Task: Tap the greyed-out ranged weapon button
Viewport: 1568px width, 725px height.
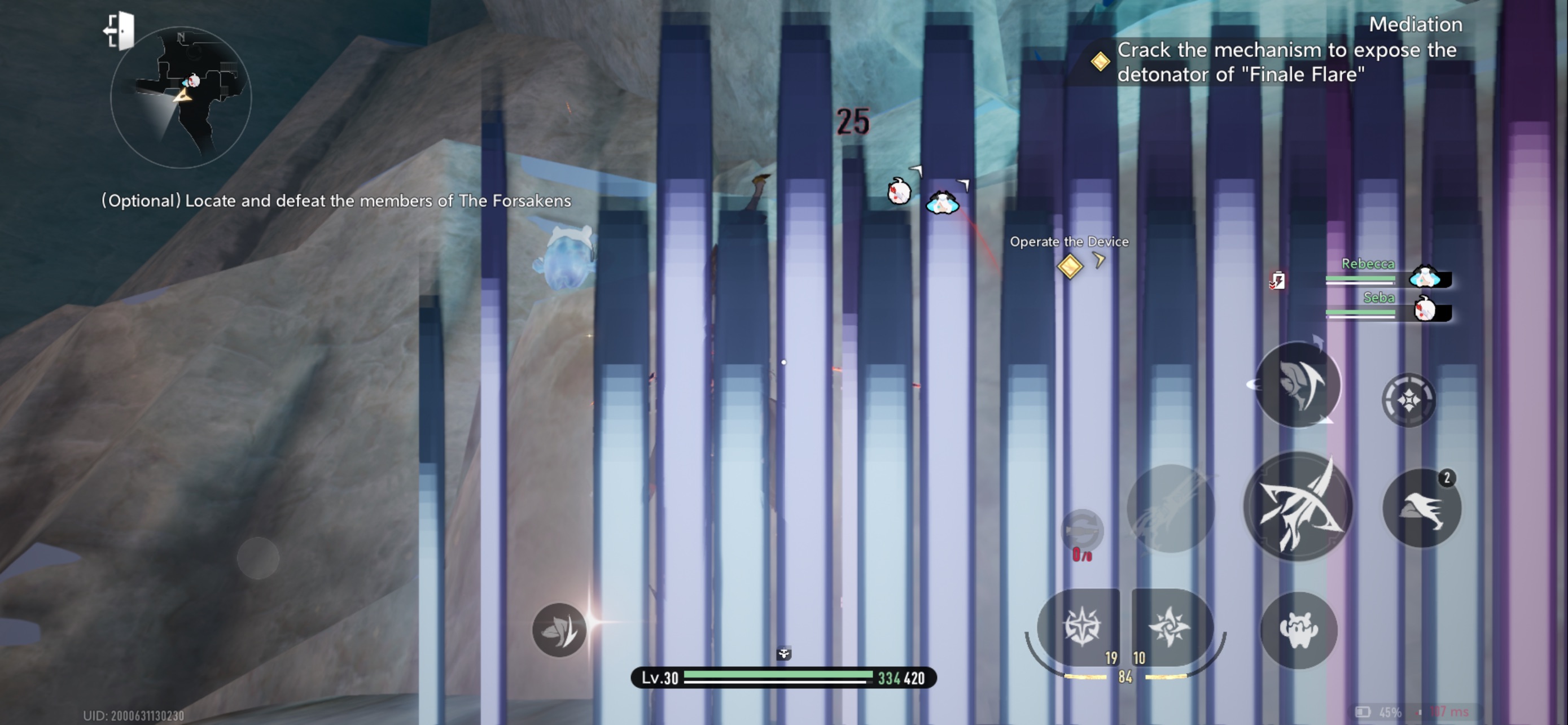Action: tap(1170, 508)
